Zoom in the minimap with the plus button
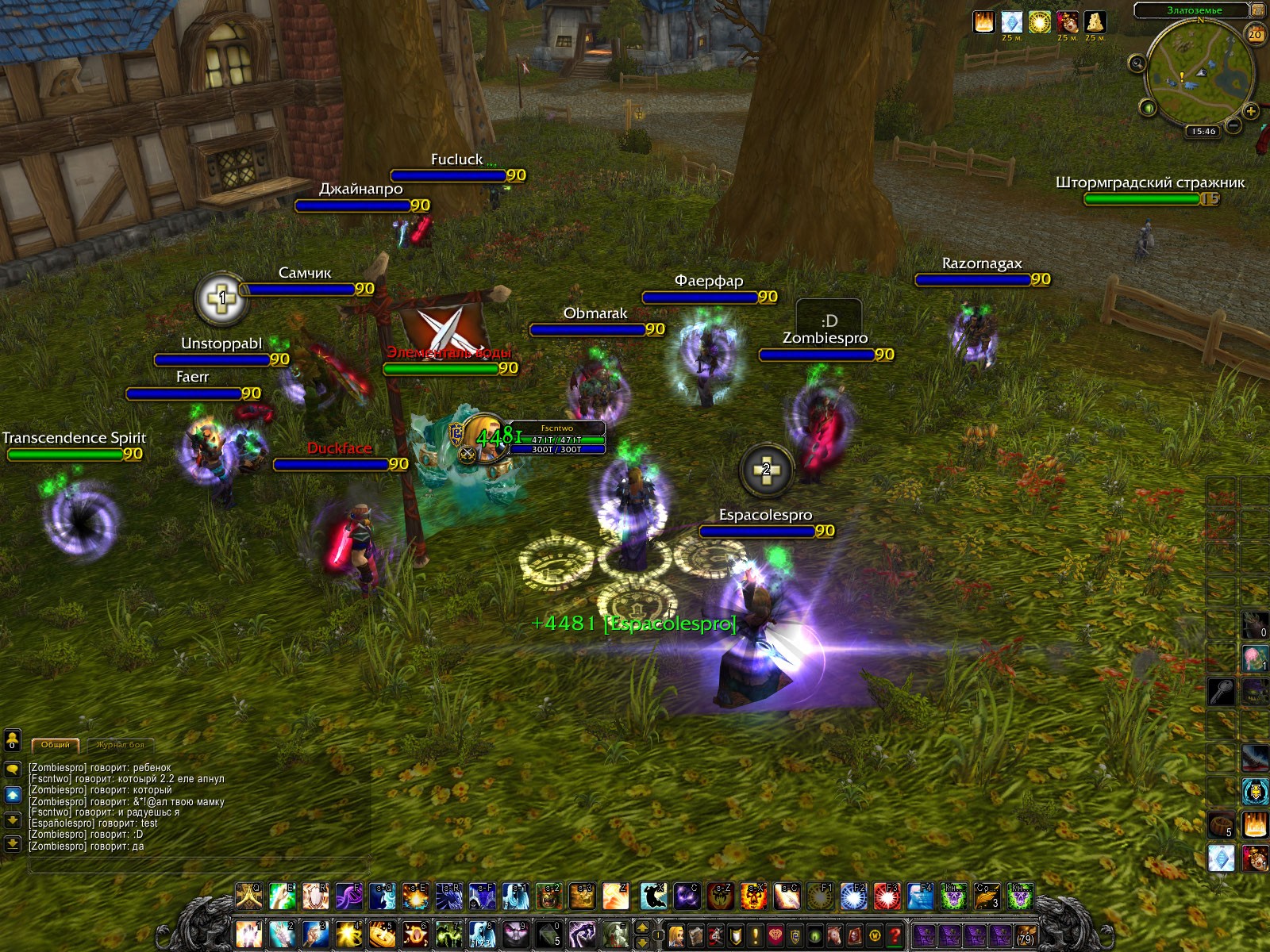The height and width of the screenshot is (952, 1270). 1251,111
